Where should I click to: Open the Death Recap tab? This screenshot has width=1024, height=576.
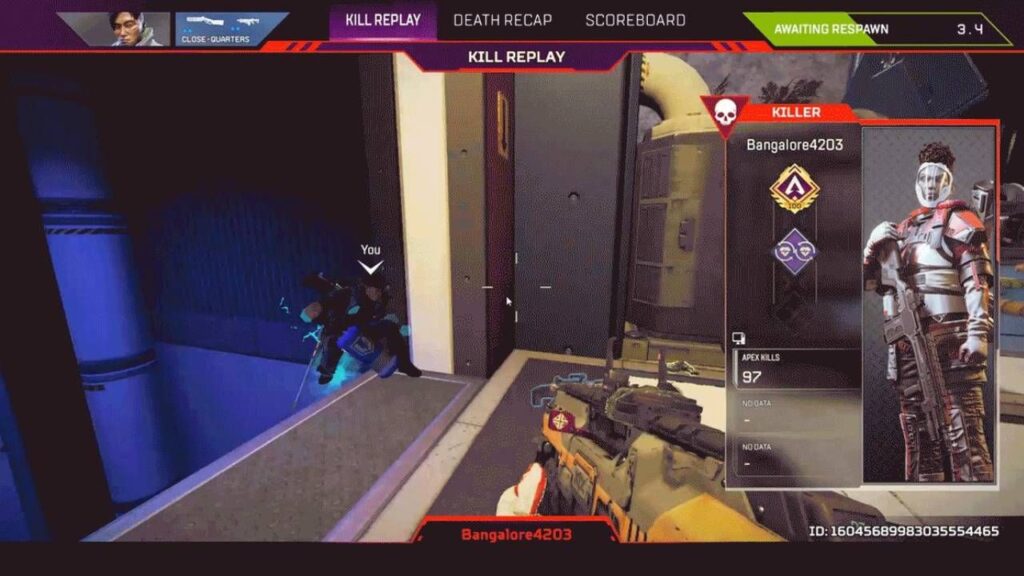502,20
